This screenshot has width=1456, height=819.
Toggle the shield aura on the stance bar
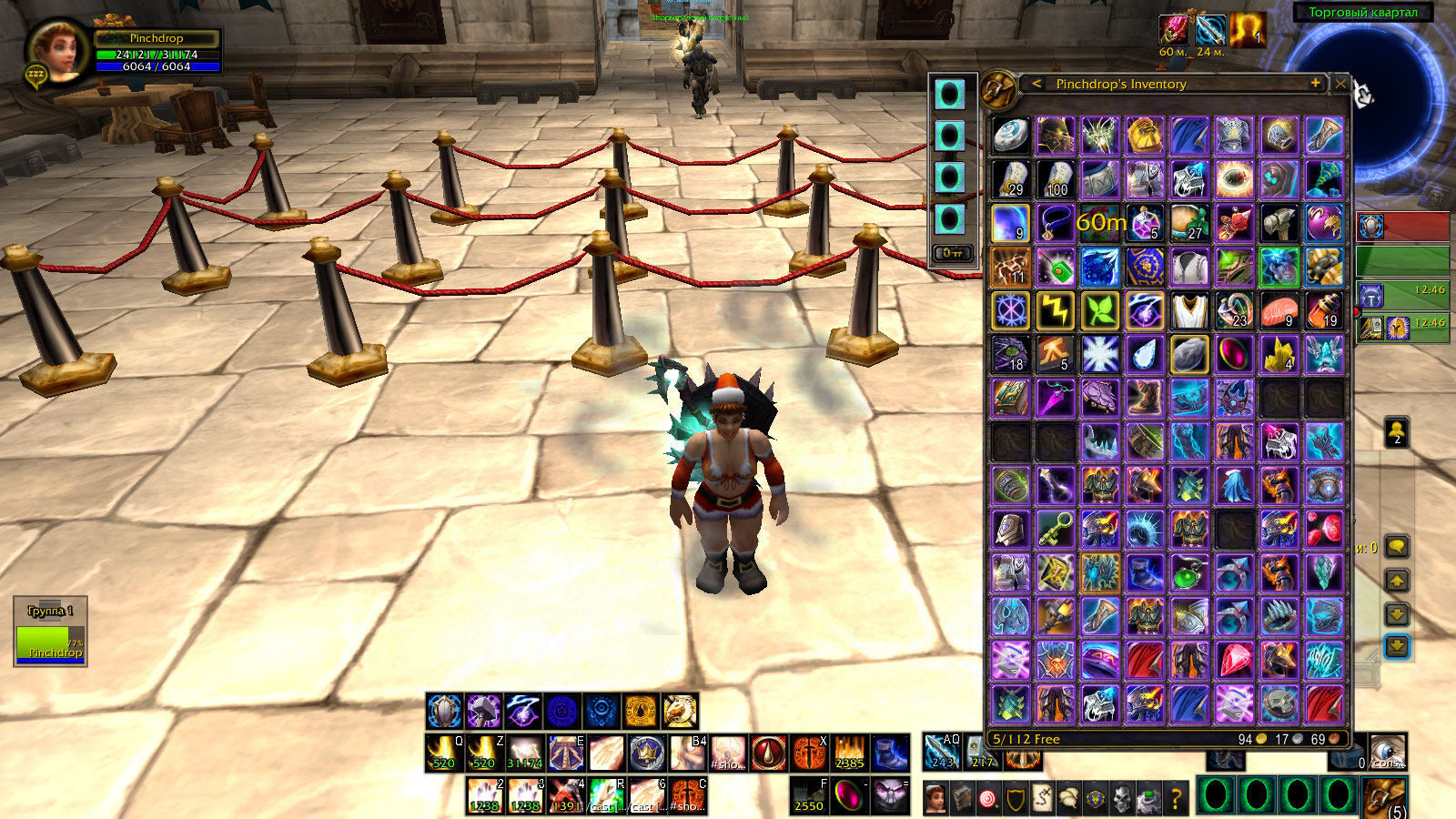(x=445, y=711)
